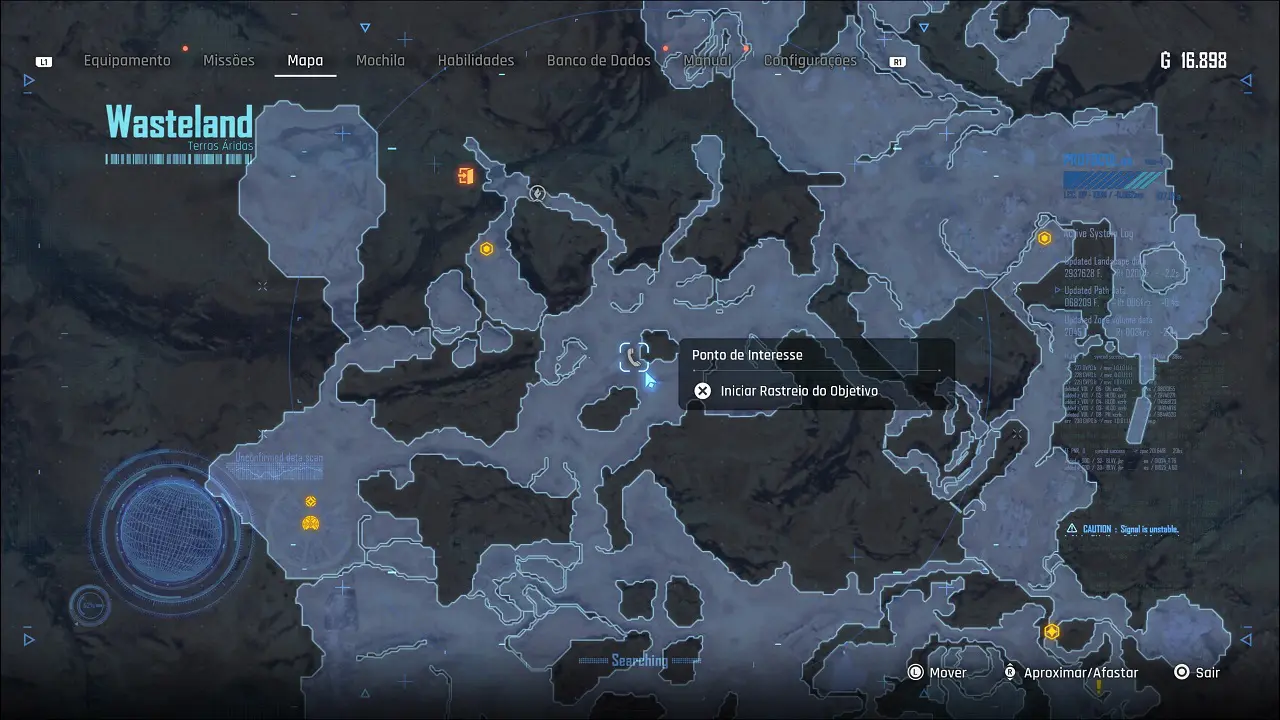This screenshot has height=720, width=1280.
Task: Select the telephone point of interest marker
Action: pyautogui.click(x=634, y=356)
